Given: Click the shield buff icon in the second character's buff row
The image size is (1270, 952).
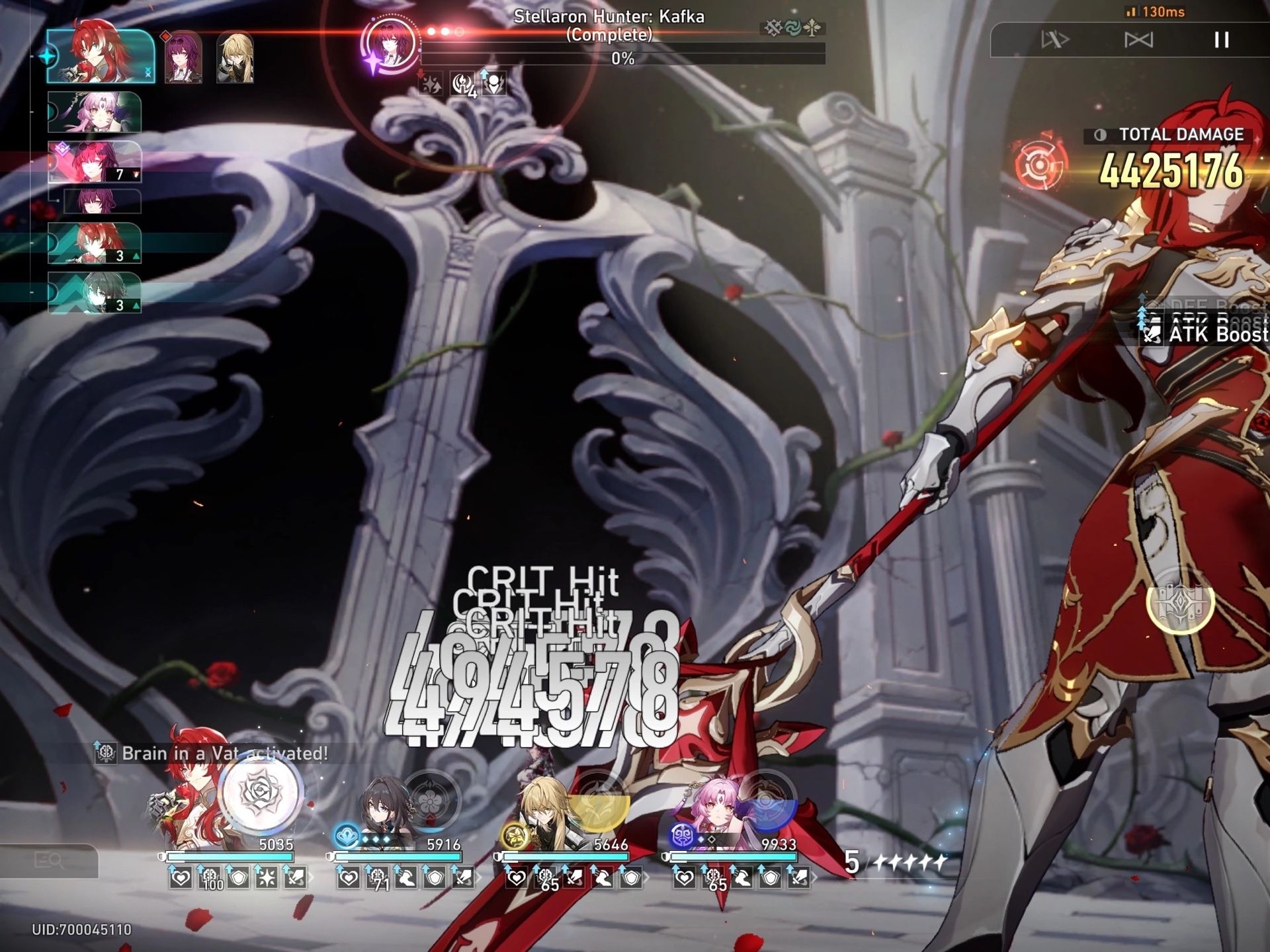Looking at the screenshot, I should tap(435, 879).
